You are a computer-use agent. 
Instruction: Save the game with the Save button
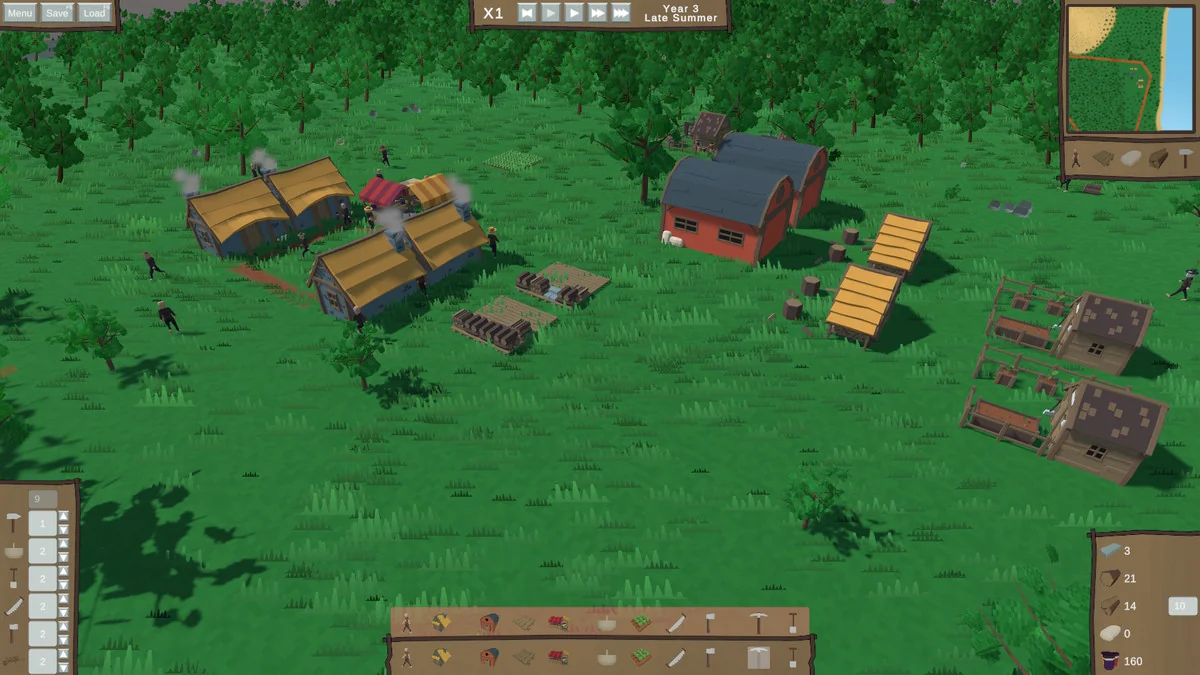click(57, 13)
